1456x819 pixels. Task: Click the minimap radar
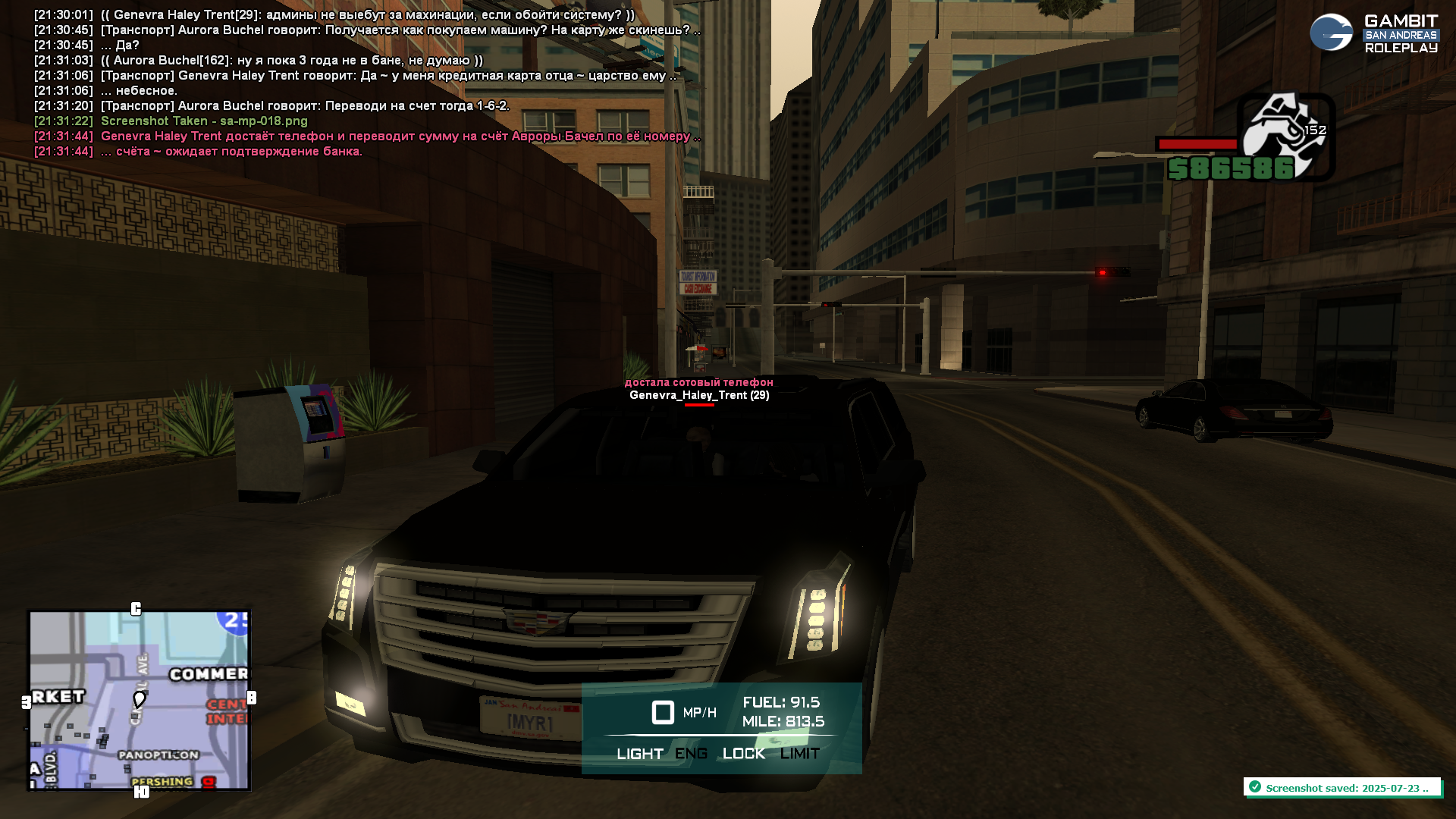[140, 700]
